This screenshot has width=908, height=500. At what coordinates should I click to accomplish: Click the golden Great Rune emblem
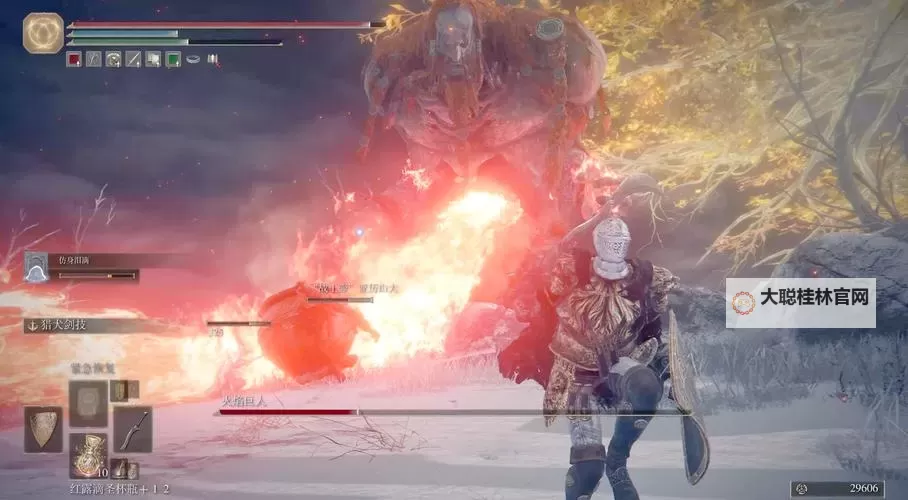tap(43, 32)
